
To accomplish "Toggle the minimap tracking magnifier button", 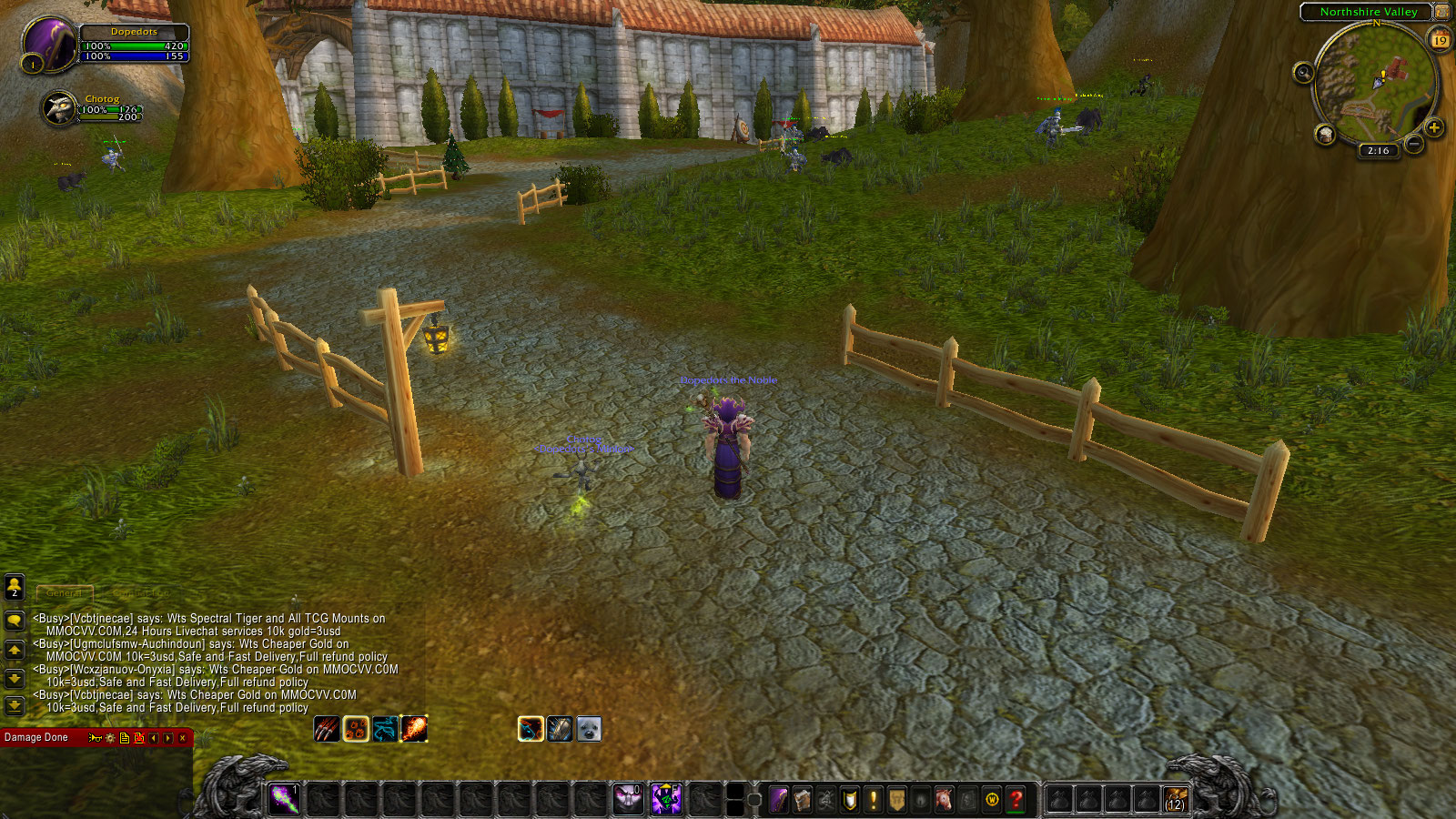I will pos(1303,72).
